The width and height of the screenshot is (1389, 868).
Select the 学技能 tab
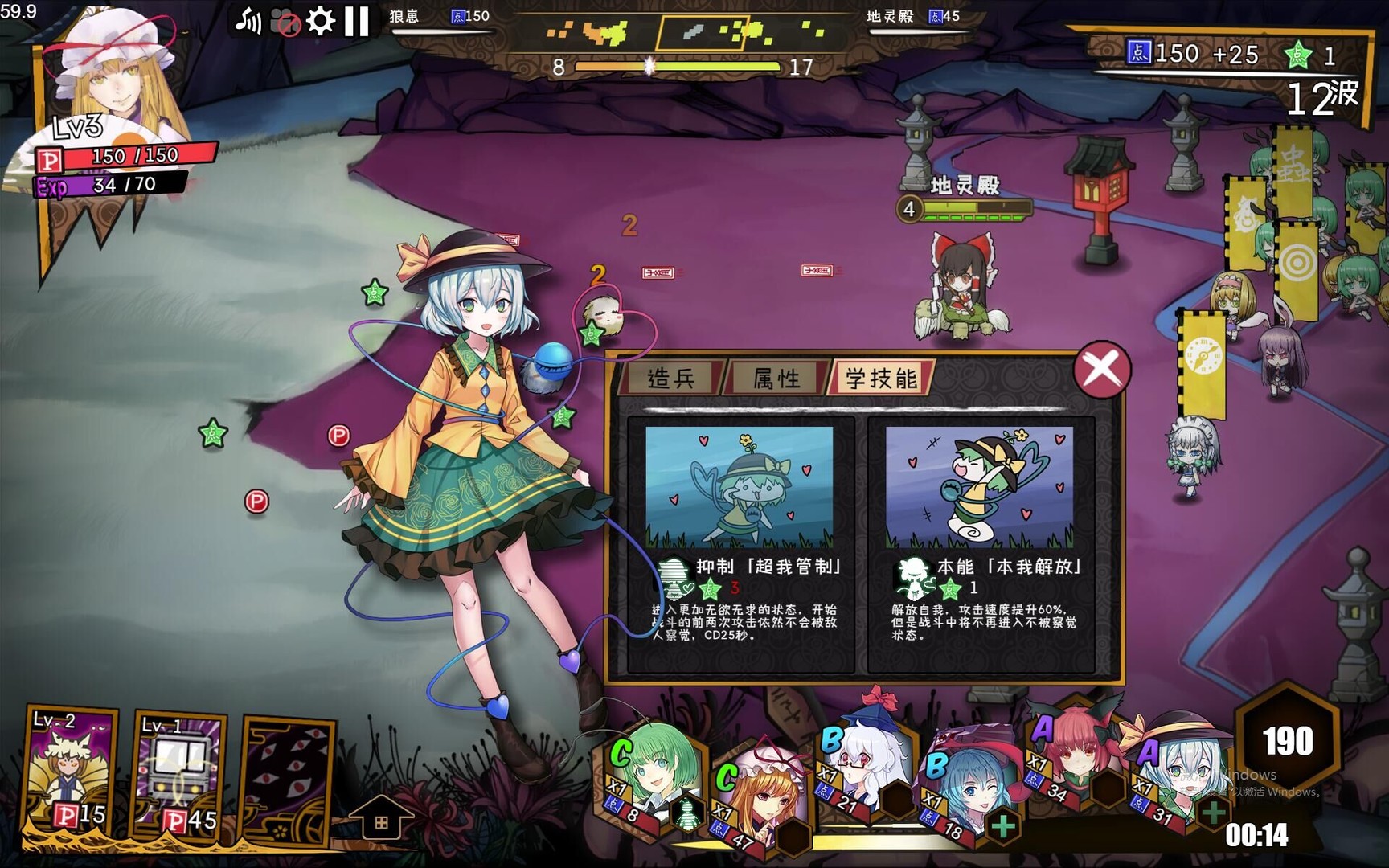pyautogui.click(x=881, y=378)
